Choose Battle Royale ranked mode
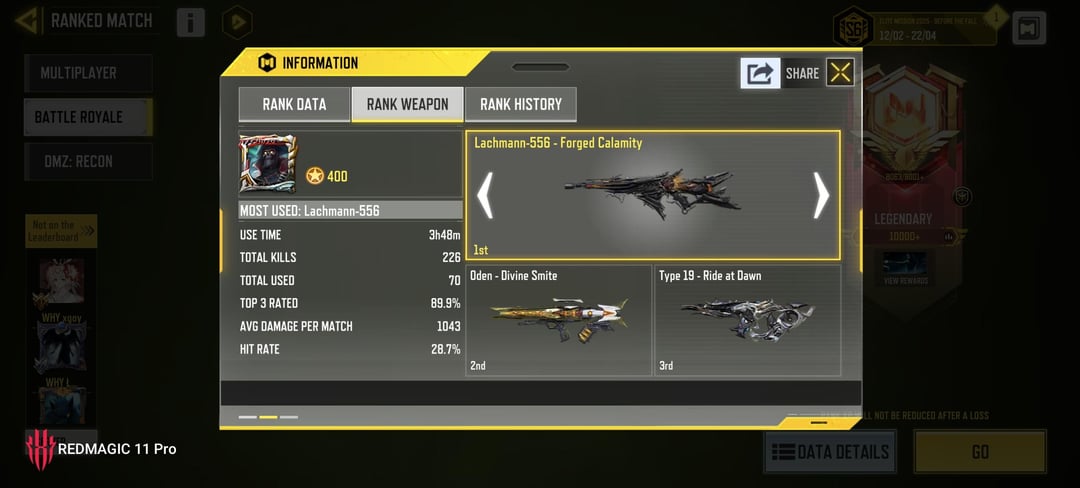Screen dimensions: 1080x488 click(88, 117)
